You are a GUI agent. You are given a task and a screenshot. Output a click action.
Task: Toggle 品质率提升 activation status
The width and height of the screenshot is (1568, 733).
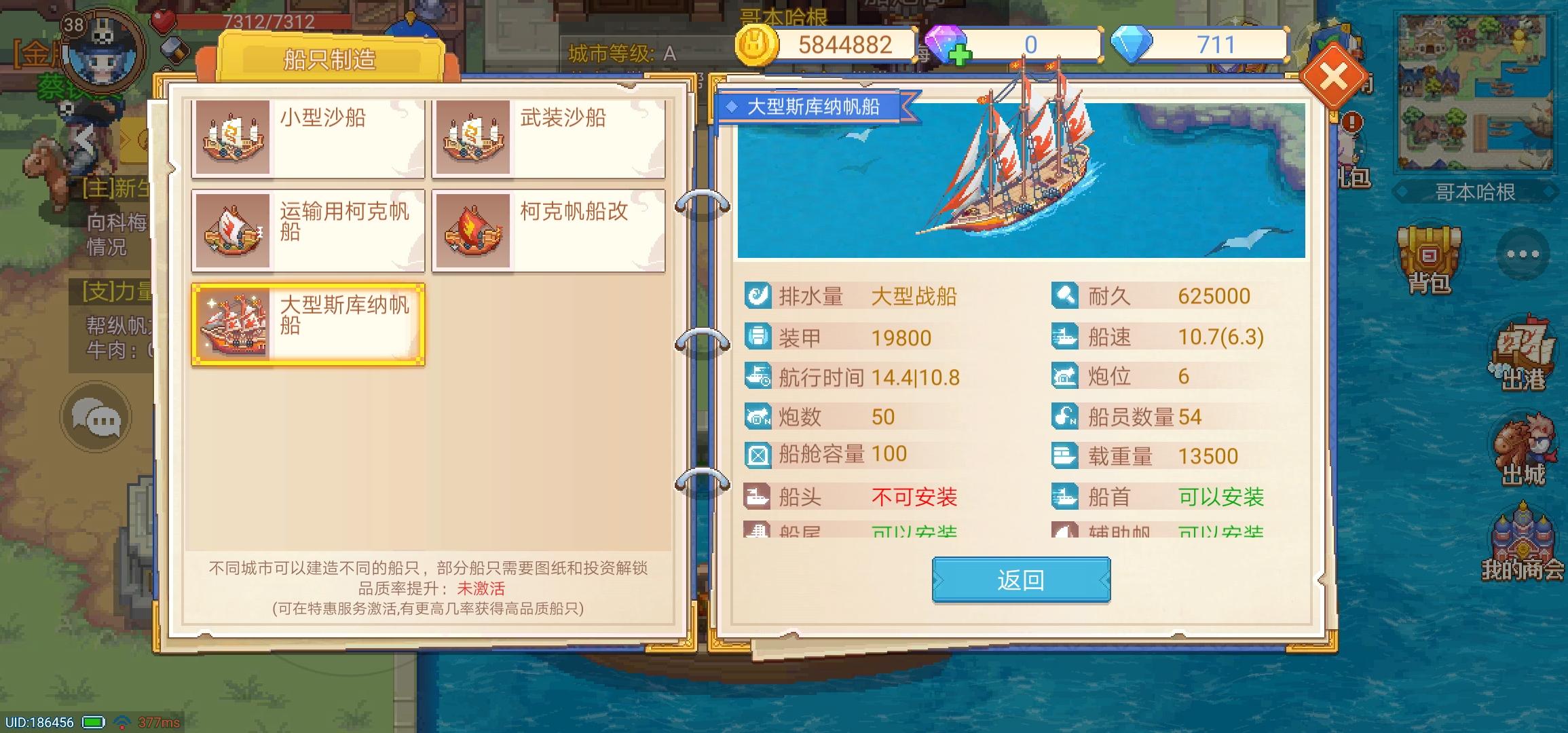point(479,588)
